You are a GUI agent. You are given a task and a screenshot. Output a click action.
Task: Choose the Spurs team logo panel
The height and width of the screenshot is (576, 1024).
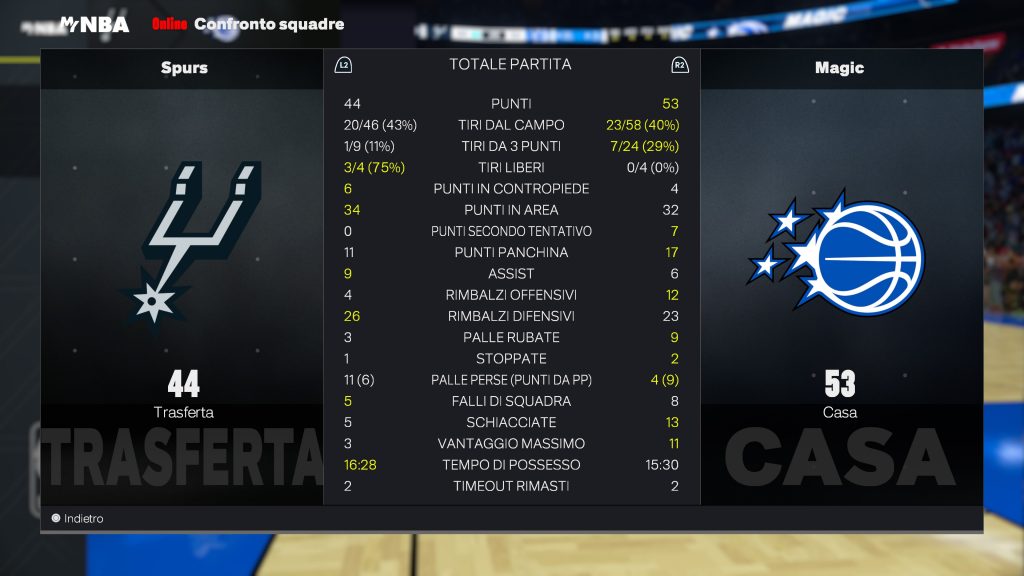[183, 245]
